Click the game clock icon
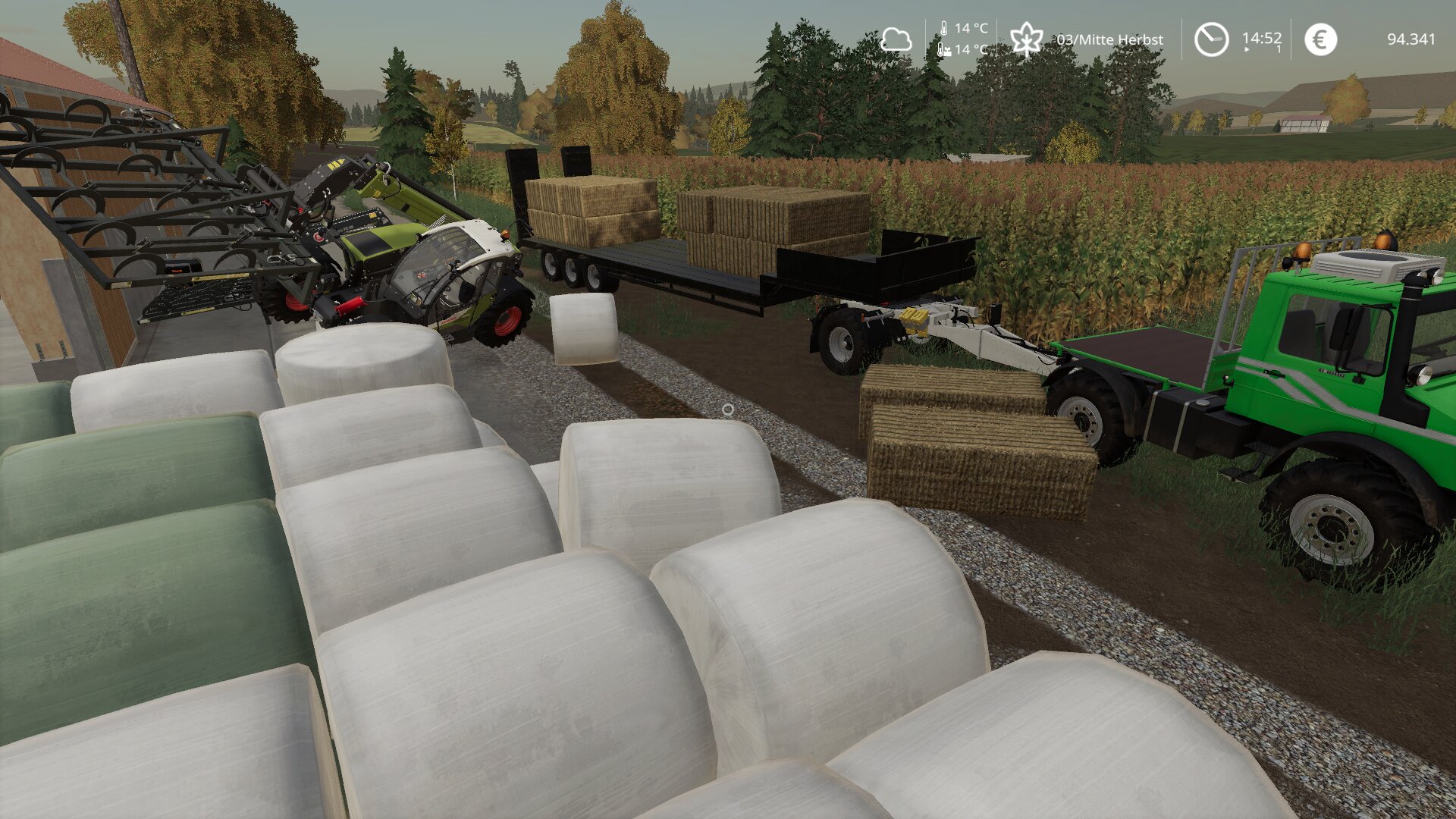Image resolution: width=1456 pixels, height=819 pixels. 1211,39
